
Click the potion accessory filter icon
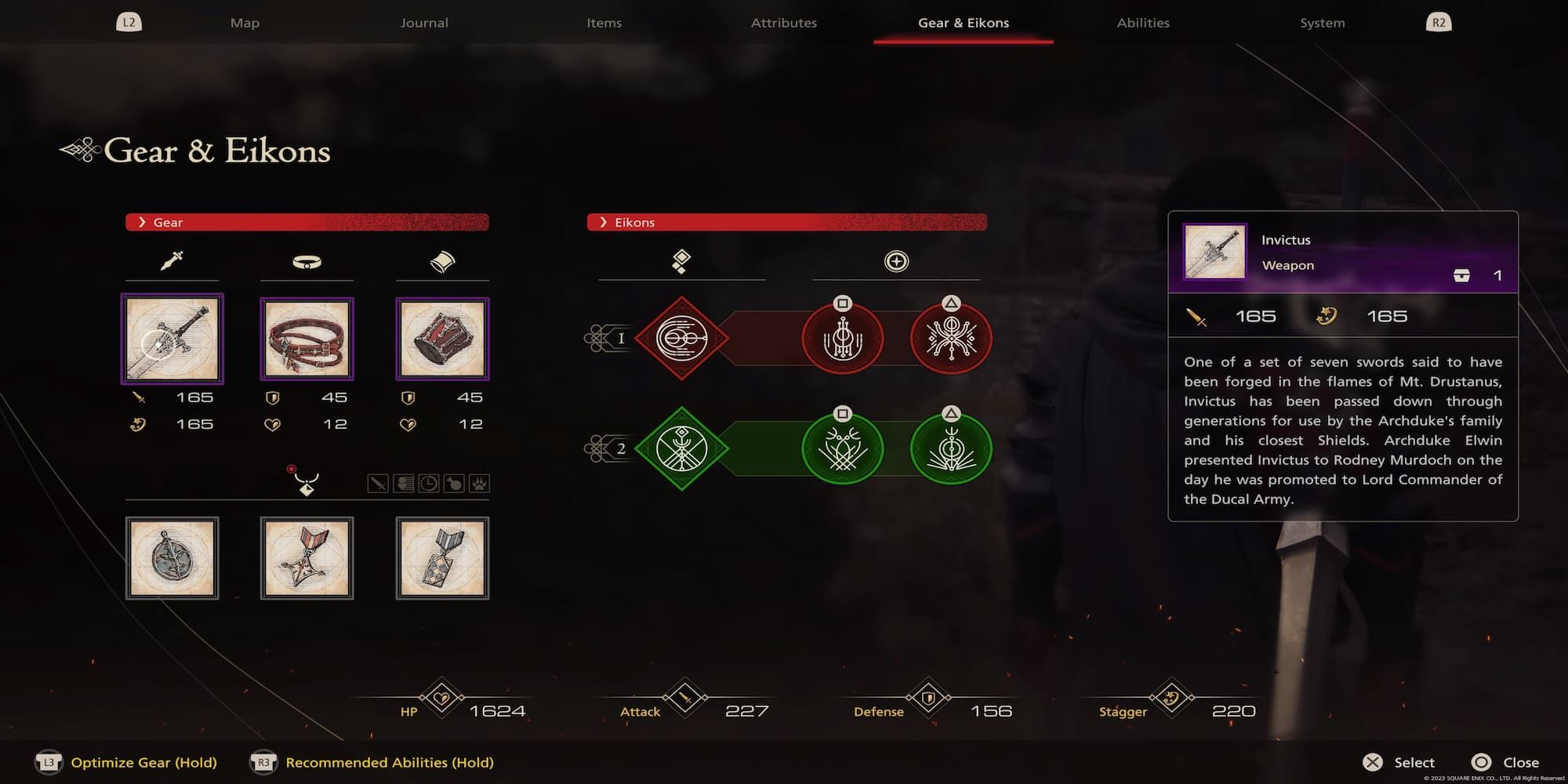[x=453, y=484]
